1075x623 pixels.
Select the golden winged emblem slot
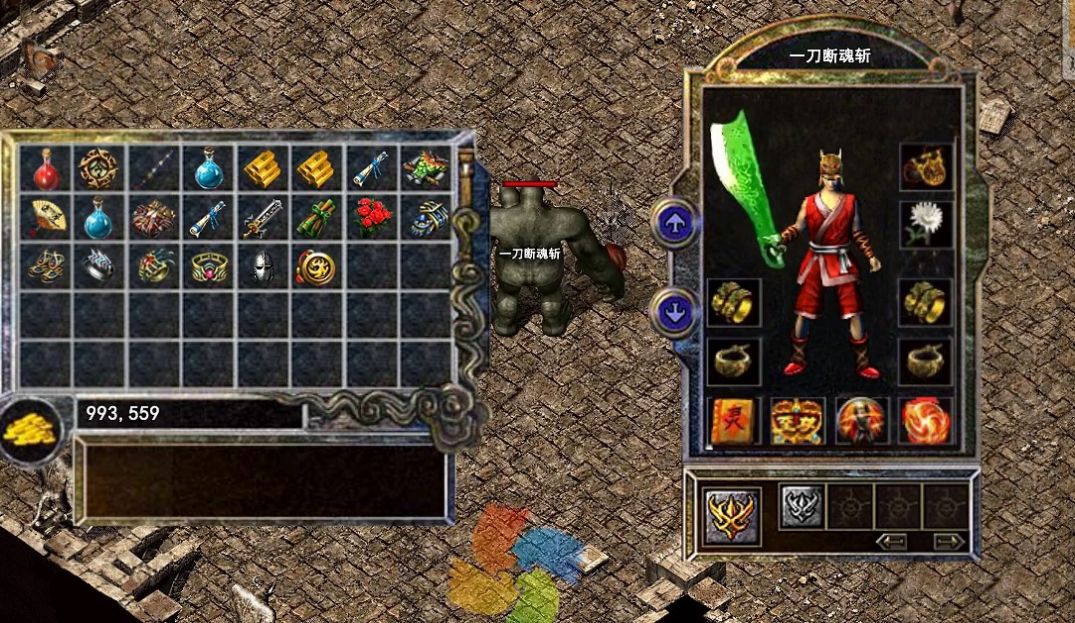(x=732, y=514)
